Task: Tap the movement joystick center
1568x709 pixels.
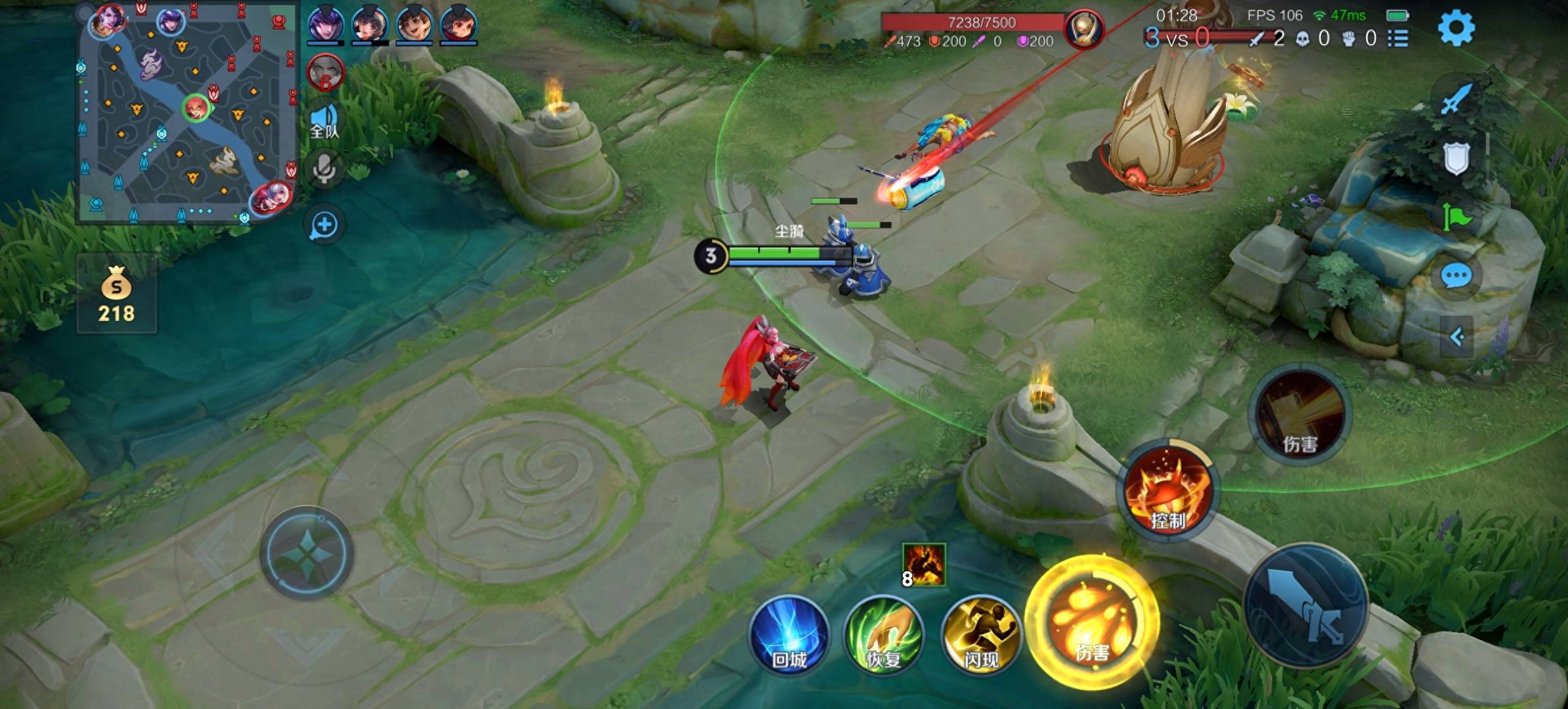Action: [307, 553]
